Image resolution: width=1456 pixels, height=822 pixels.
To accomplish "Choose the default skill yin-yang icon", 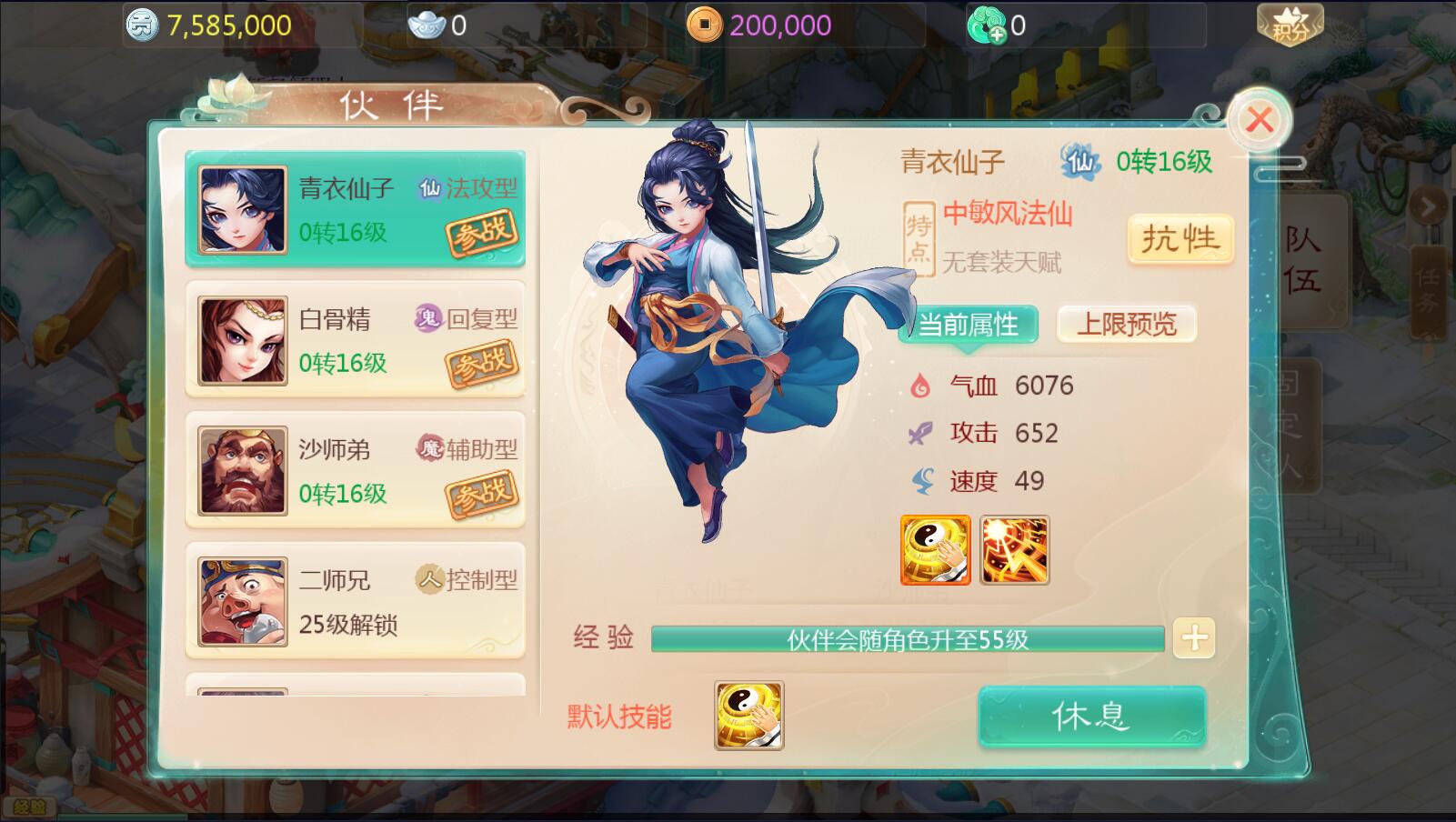I will click(748, 716).
